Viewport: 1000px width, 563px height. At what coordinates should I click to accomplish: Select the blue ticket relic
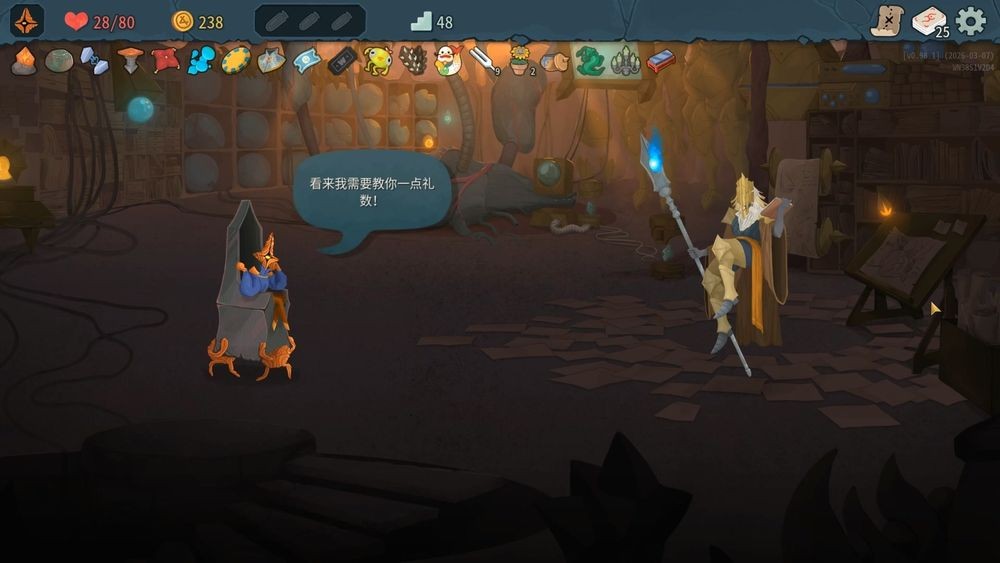[x=307, y=60]
